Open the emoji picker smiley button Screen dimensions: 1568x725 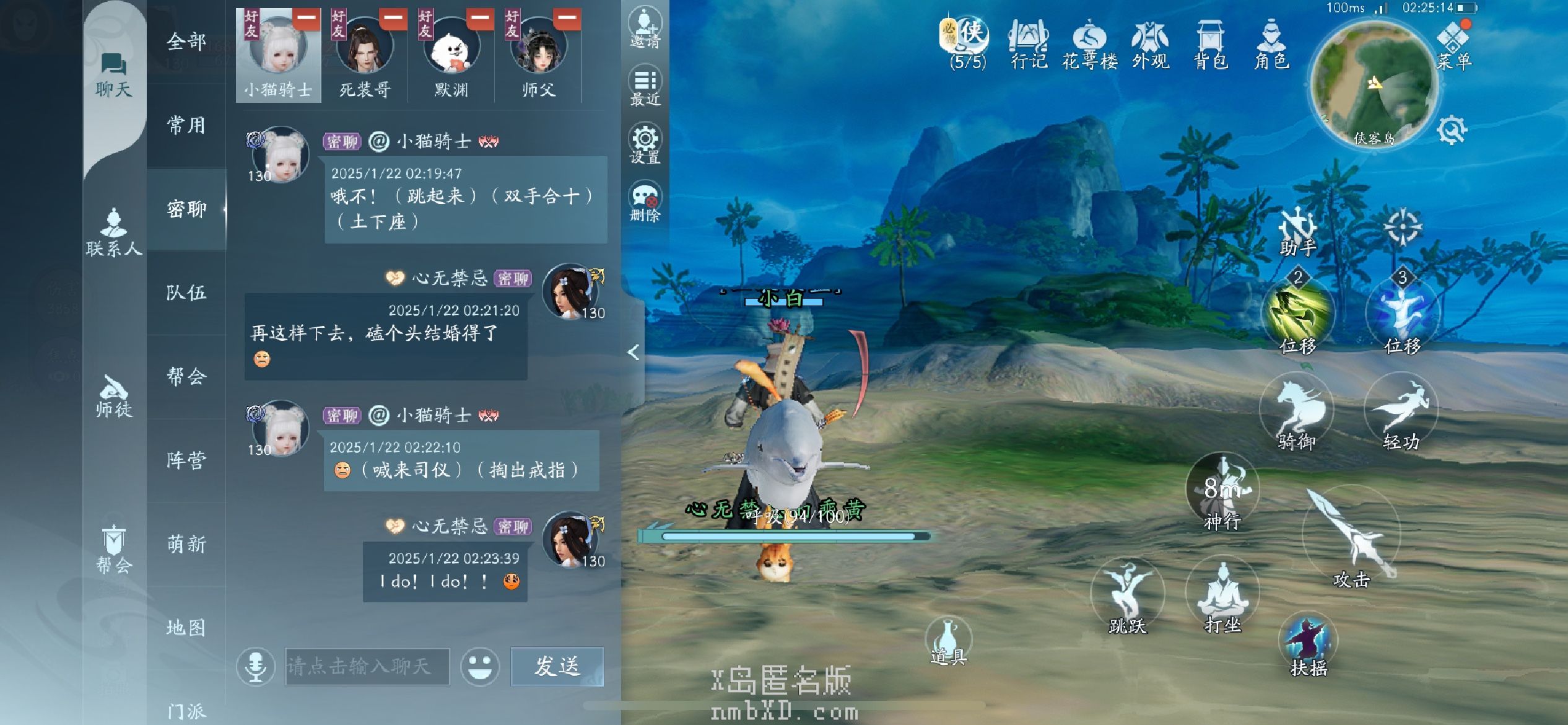(x=479, y=667)
